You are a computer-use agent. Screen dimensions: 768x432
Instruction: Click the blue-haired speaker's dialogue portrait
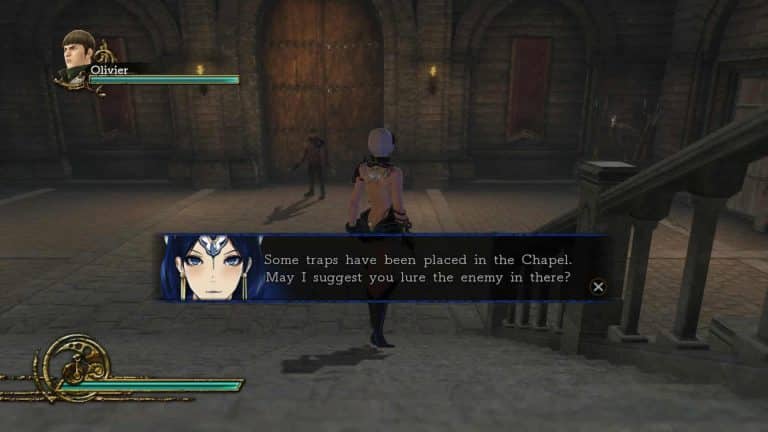click(x=208, y=268)
